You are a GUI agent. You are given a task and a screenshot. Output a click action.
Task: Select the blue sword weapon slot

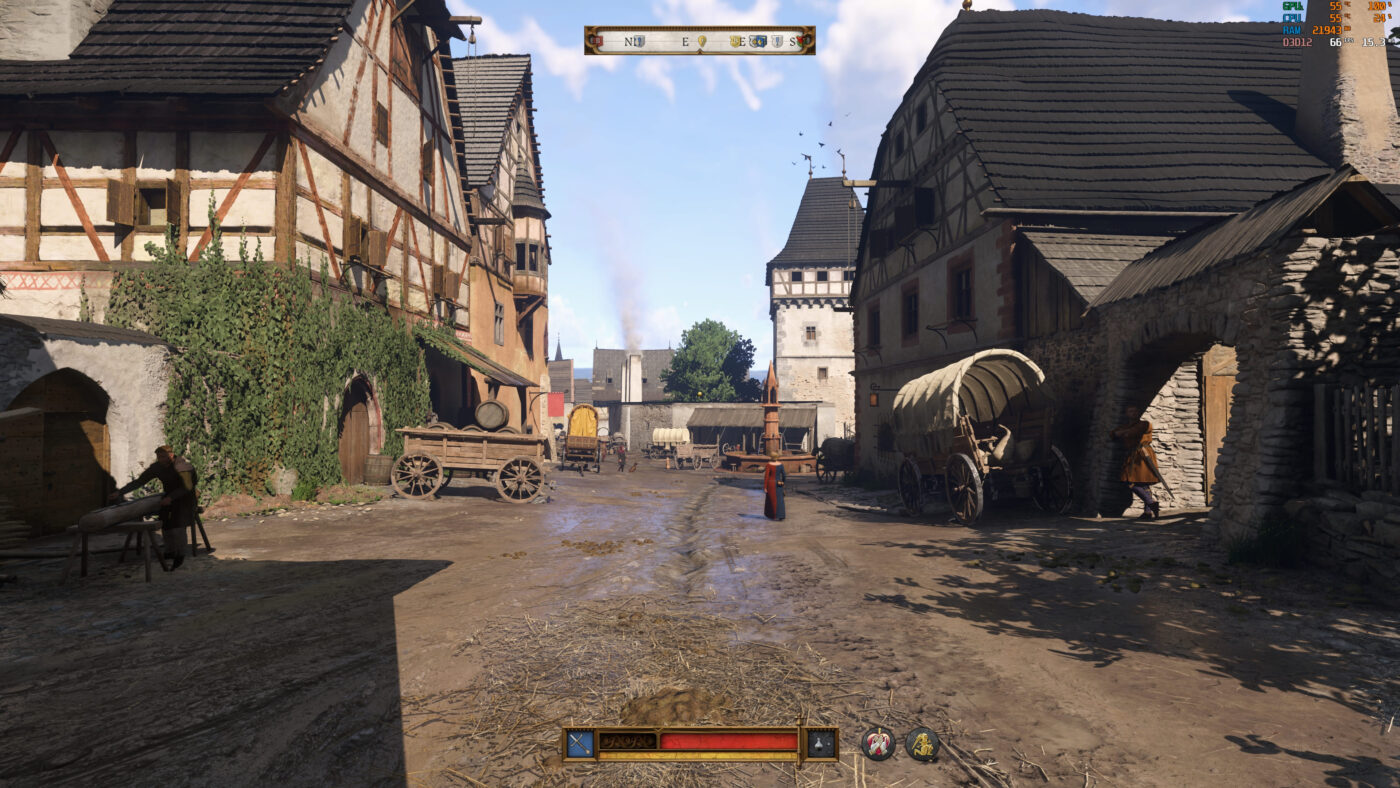point(579,743)
